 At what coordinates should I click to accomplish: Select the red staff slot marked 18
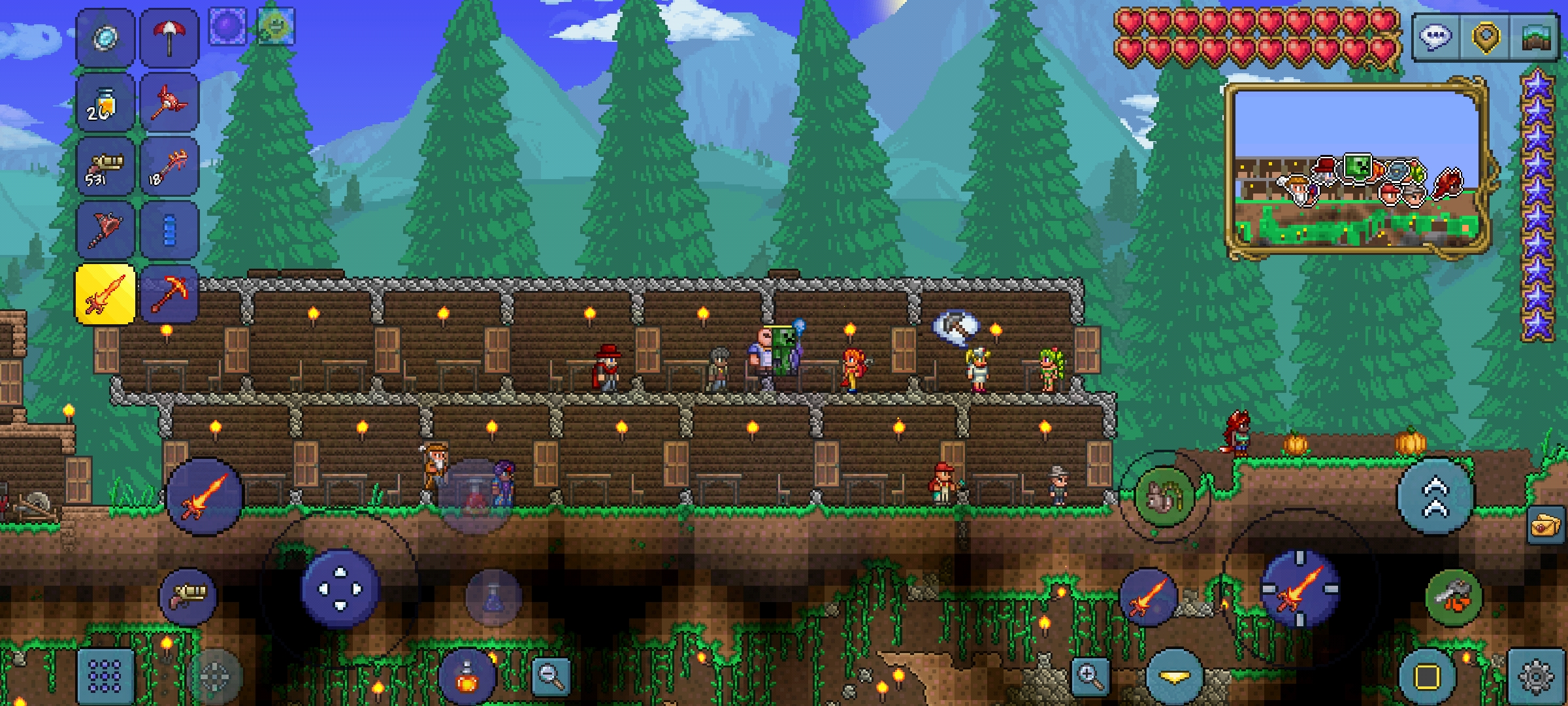click(169, 167)
